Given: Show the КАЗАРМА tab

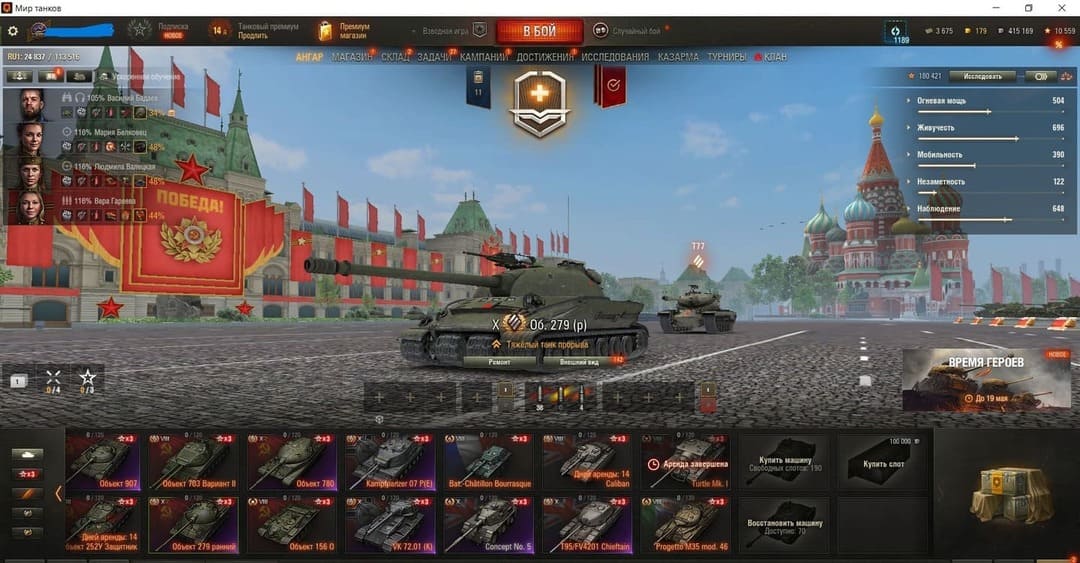Looking at the screenshot, I should (x=678, y=57).
